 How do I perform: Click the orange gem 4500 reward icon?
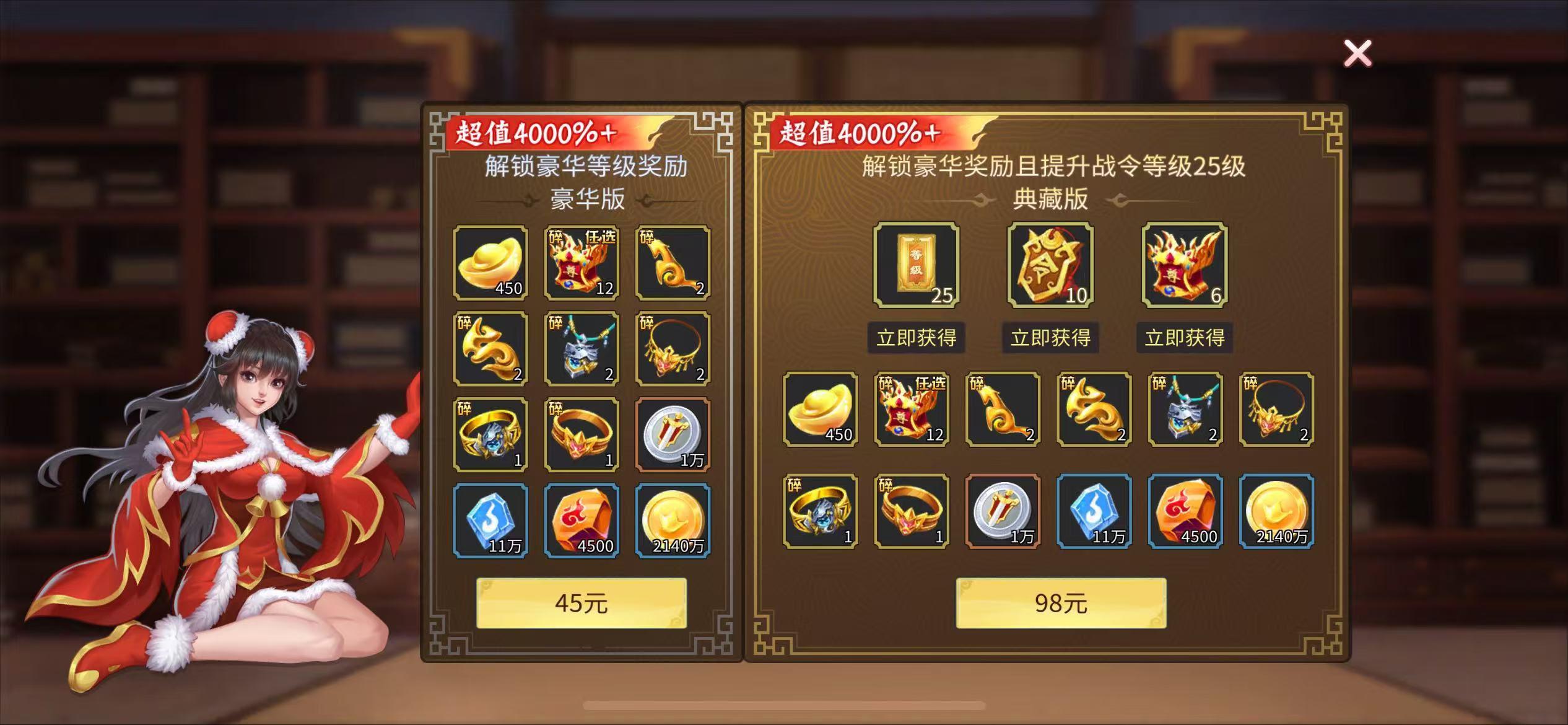click(x=580, y=521)
